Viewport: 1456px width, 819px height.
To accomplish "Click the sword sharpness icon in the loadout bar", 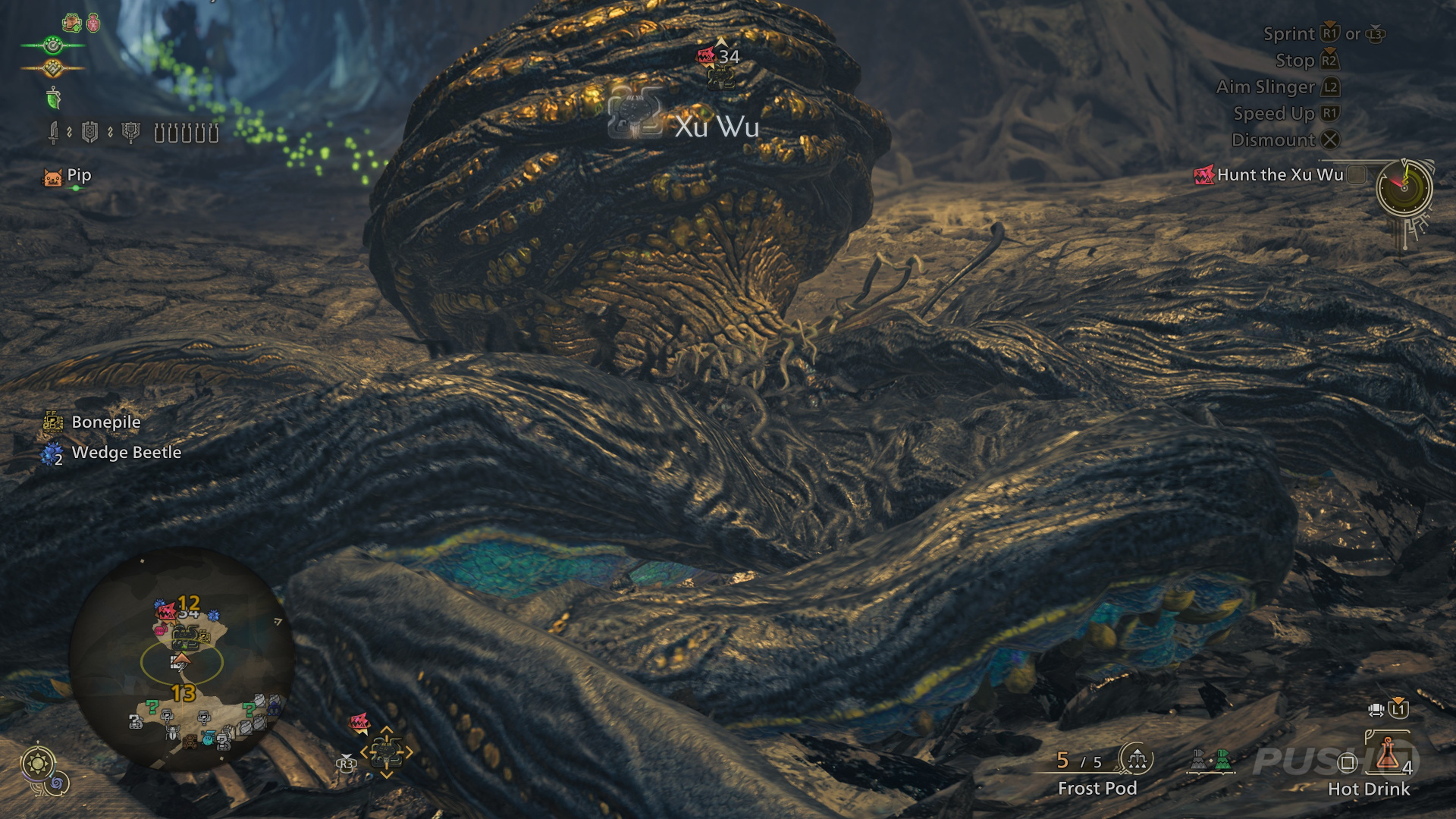I will [54, 133].
